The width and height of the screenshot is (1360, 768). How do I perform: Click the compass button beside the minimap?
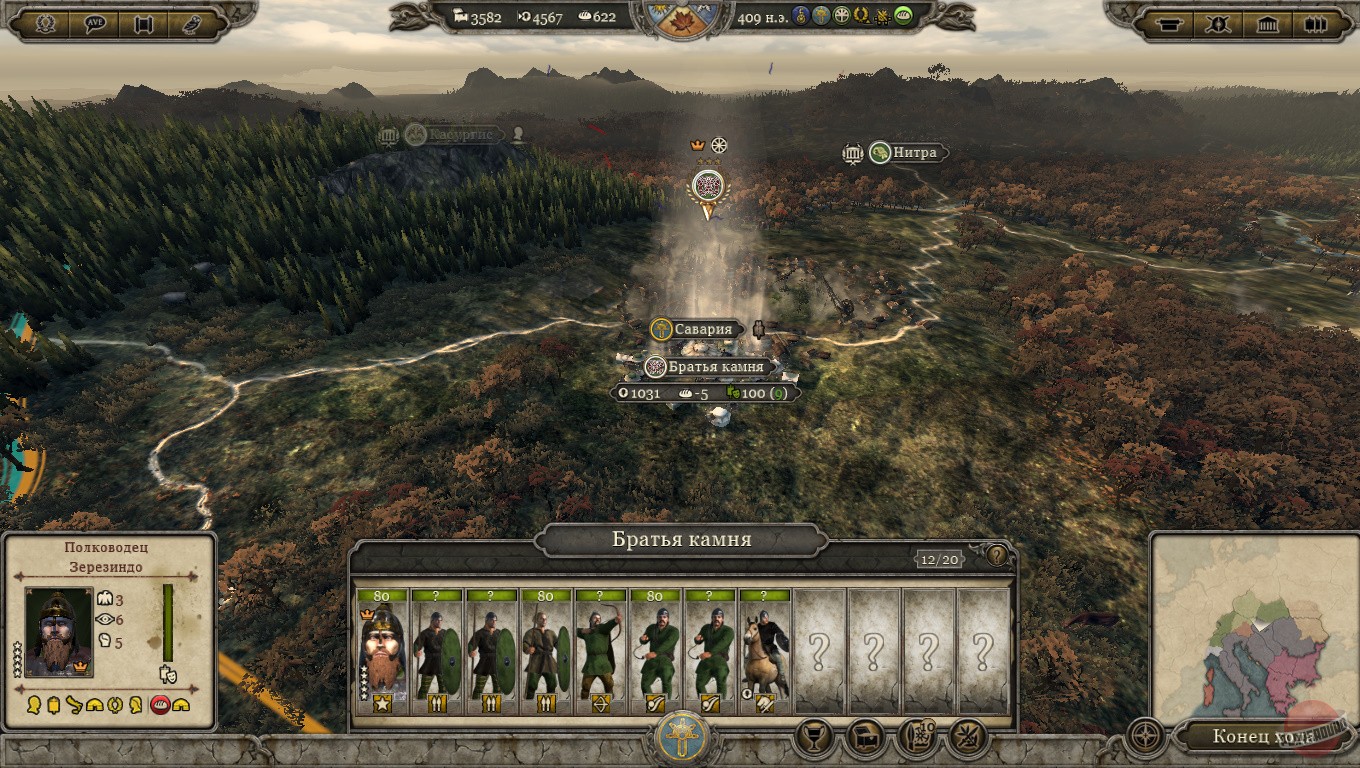coord(1145,737)
